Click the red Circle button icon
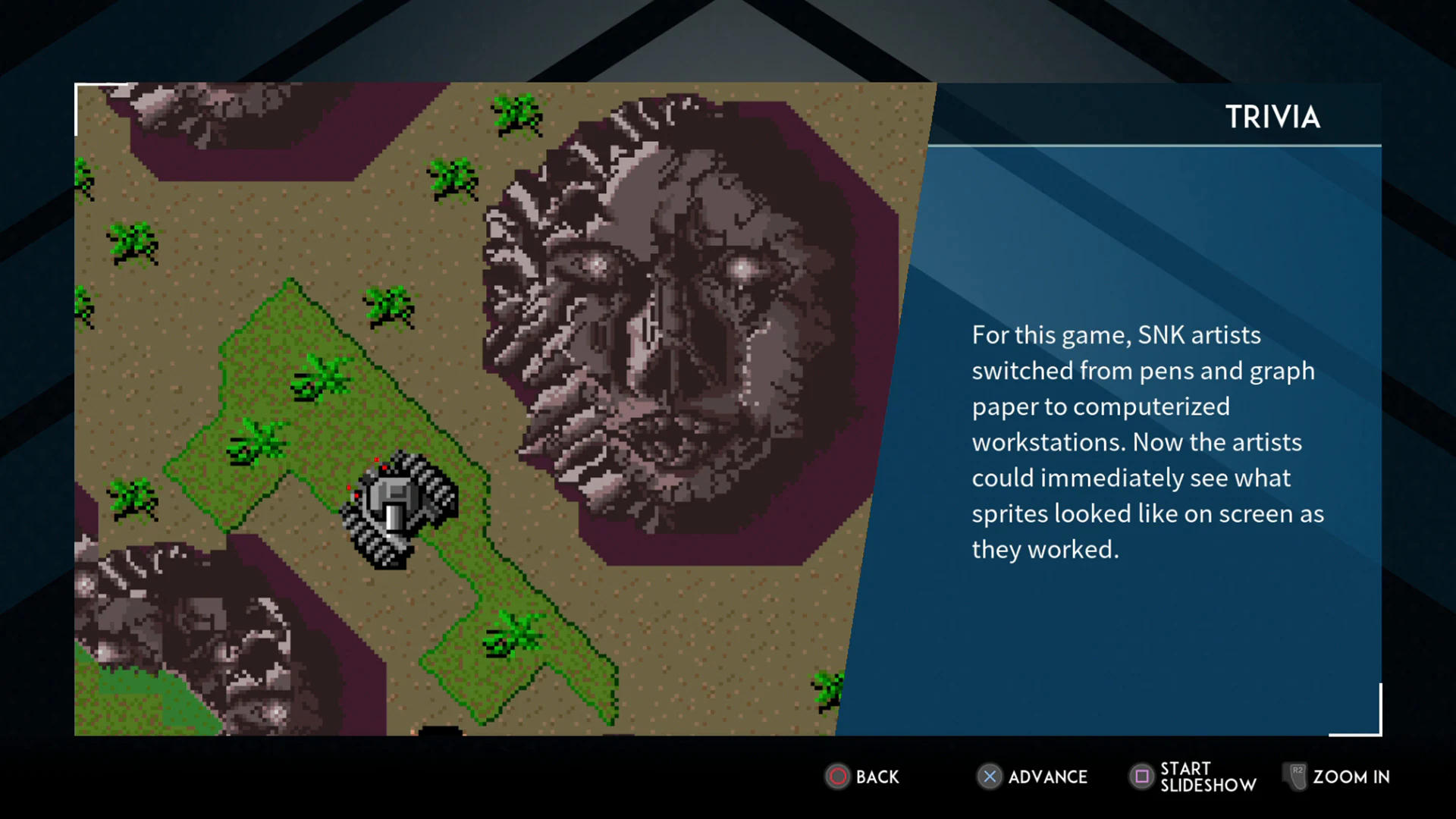 tap(839, 777)
